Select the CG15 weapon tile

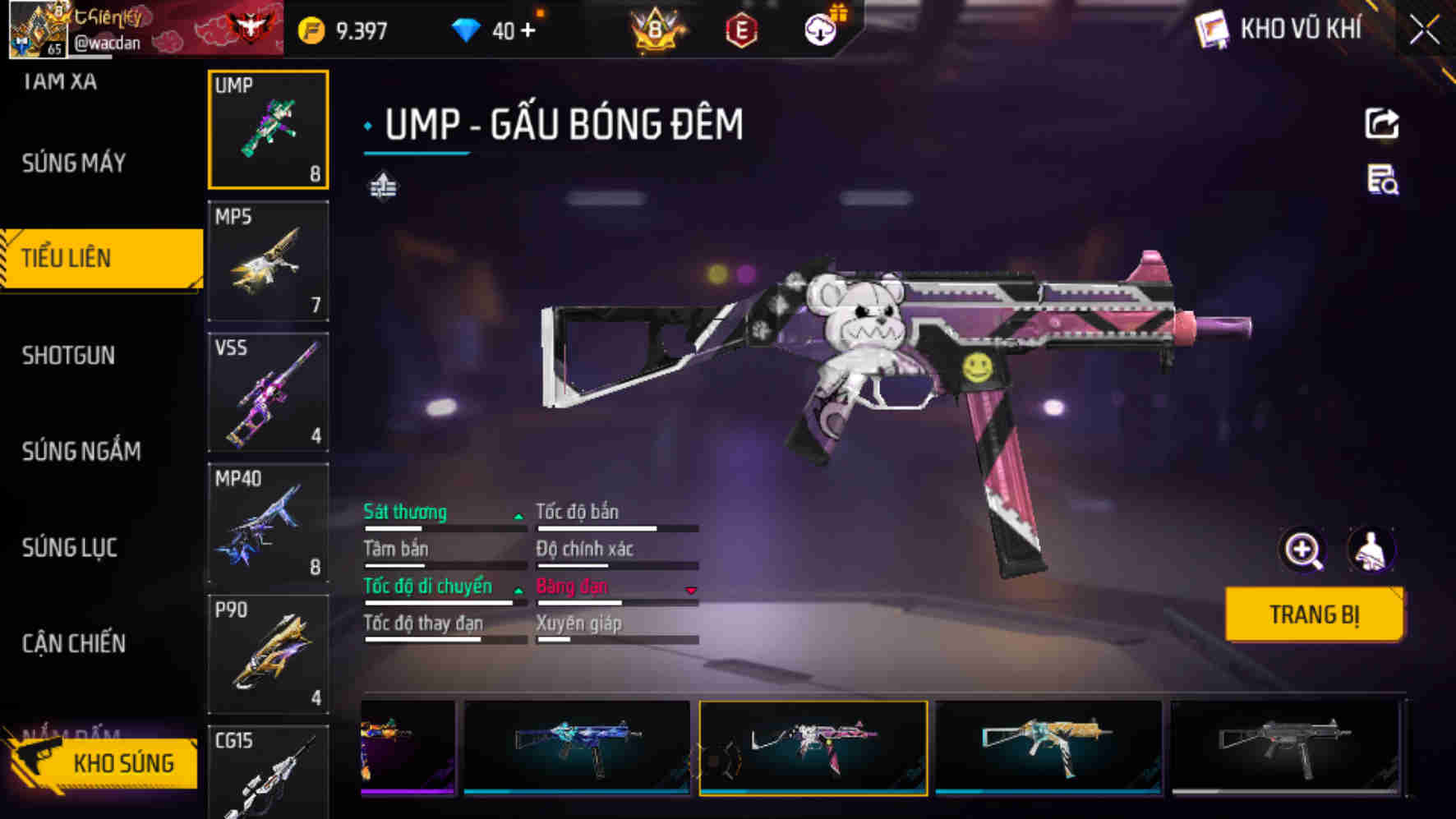click(268, 771)
